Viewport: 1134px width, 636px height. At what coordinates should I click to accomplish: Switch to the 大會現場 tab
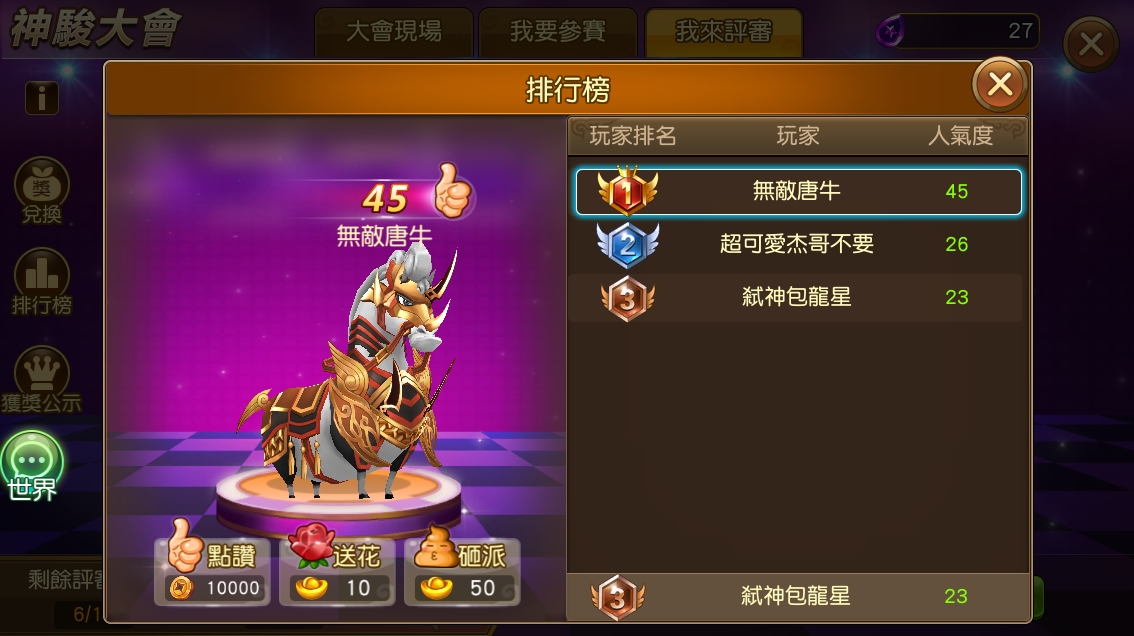click(393, 32)
